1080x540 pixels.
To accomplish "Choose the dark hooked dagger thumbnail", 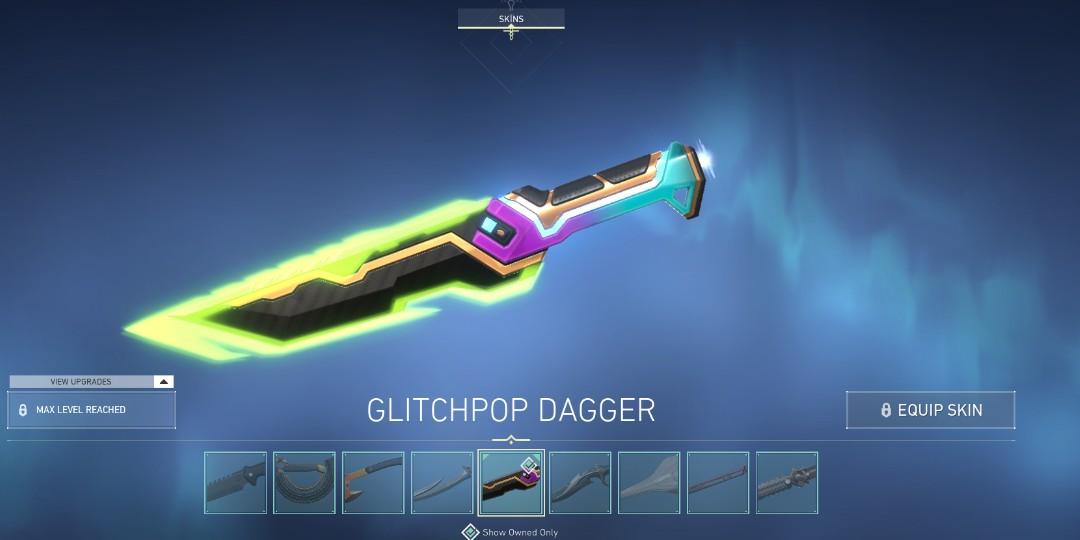I will 580,483.
